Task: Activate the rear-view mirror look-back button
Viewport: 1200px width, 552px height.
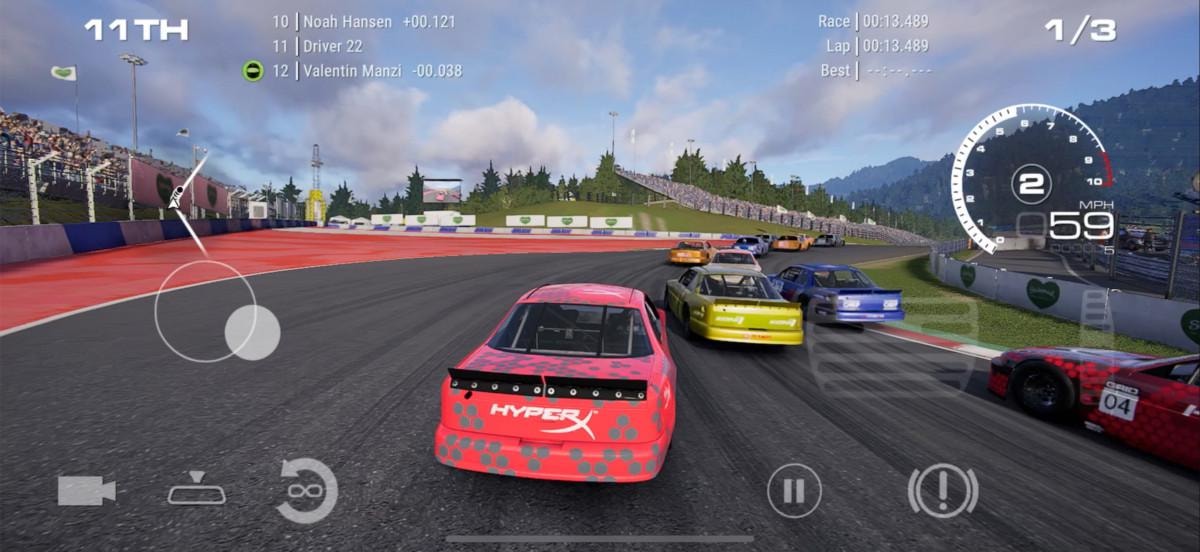Action: pyautogui.click(x=196, y=490)
